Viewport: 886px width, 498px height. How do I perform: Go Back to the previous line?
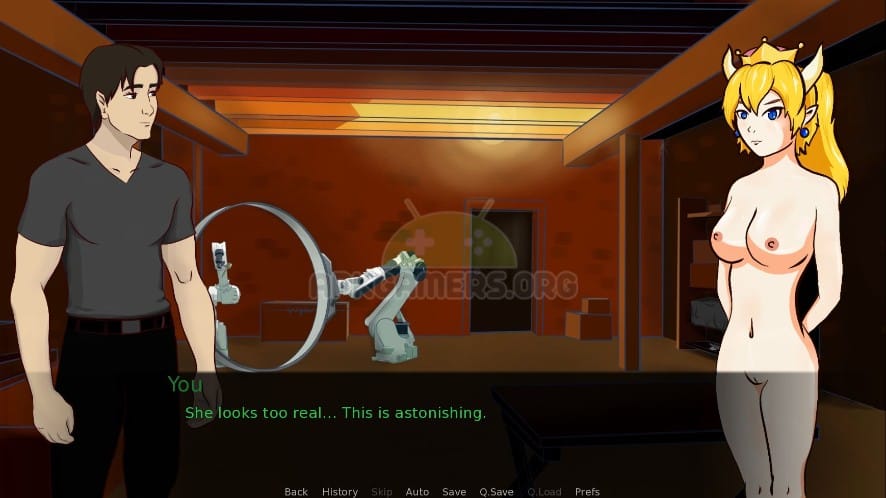point(296,492)
